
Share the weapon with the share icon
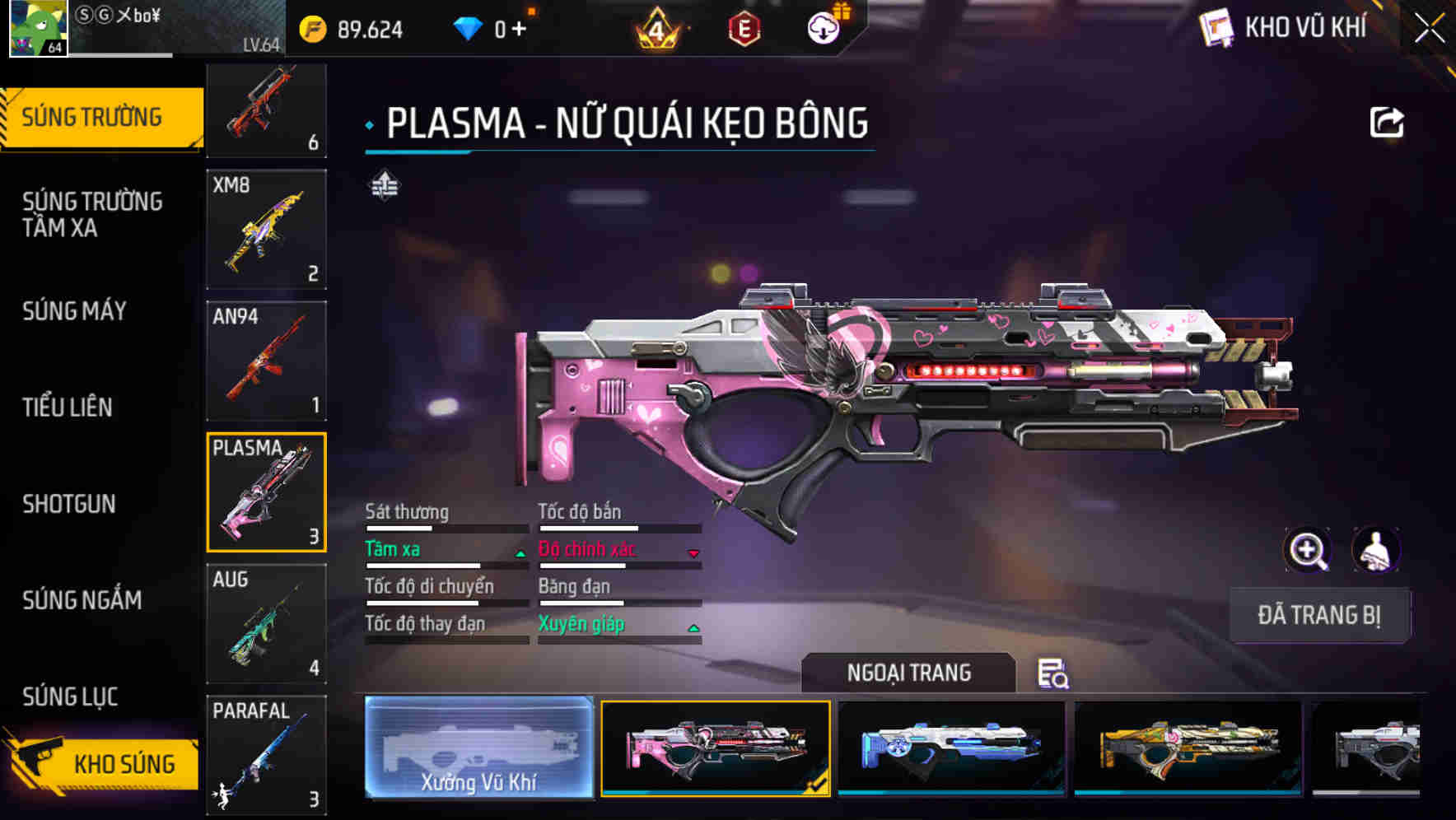(x=1386, y=123)
